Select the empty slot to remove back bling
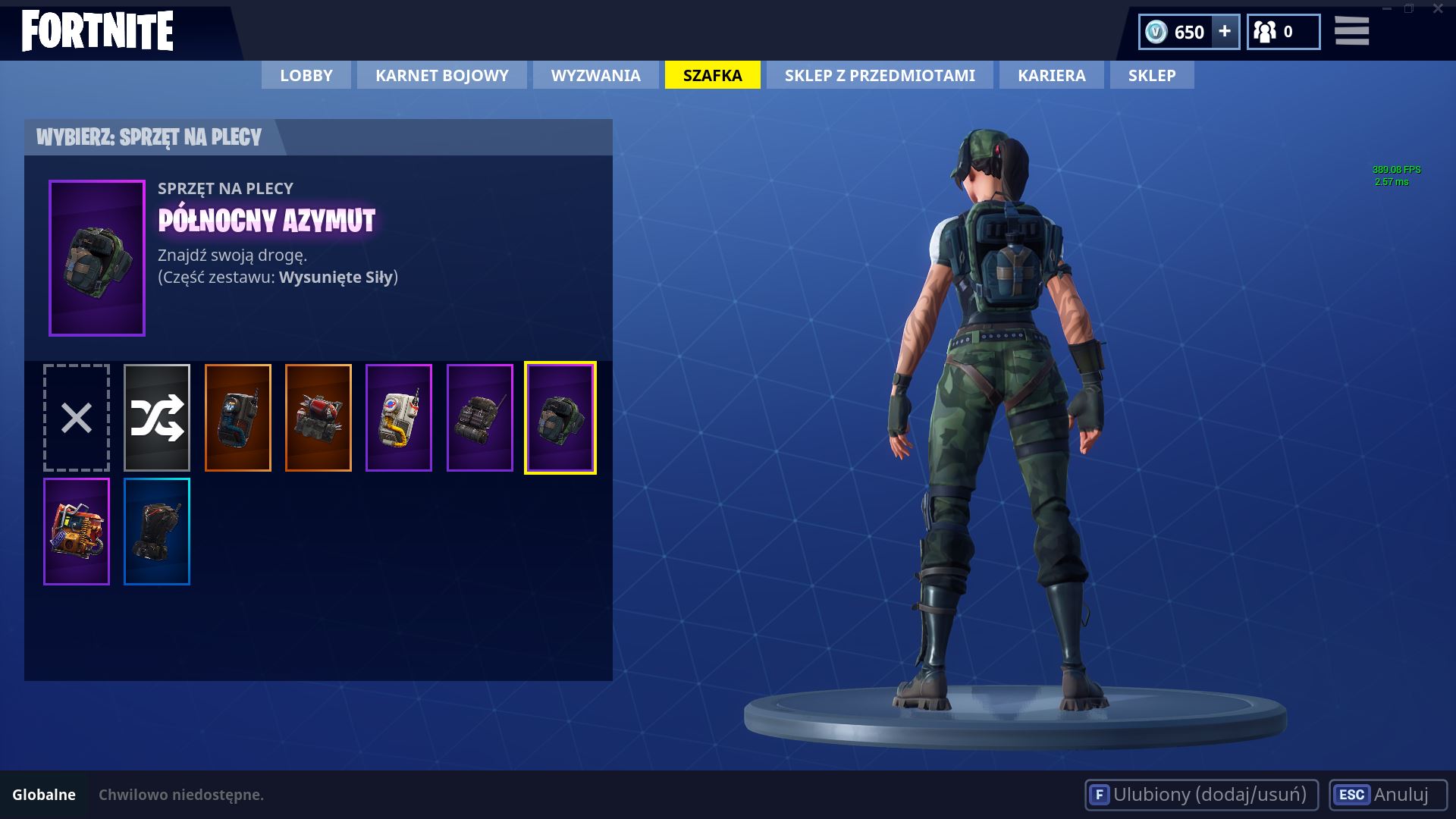 (75, 417)
